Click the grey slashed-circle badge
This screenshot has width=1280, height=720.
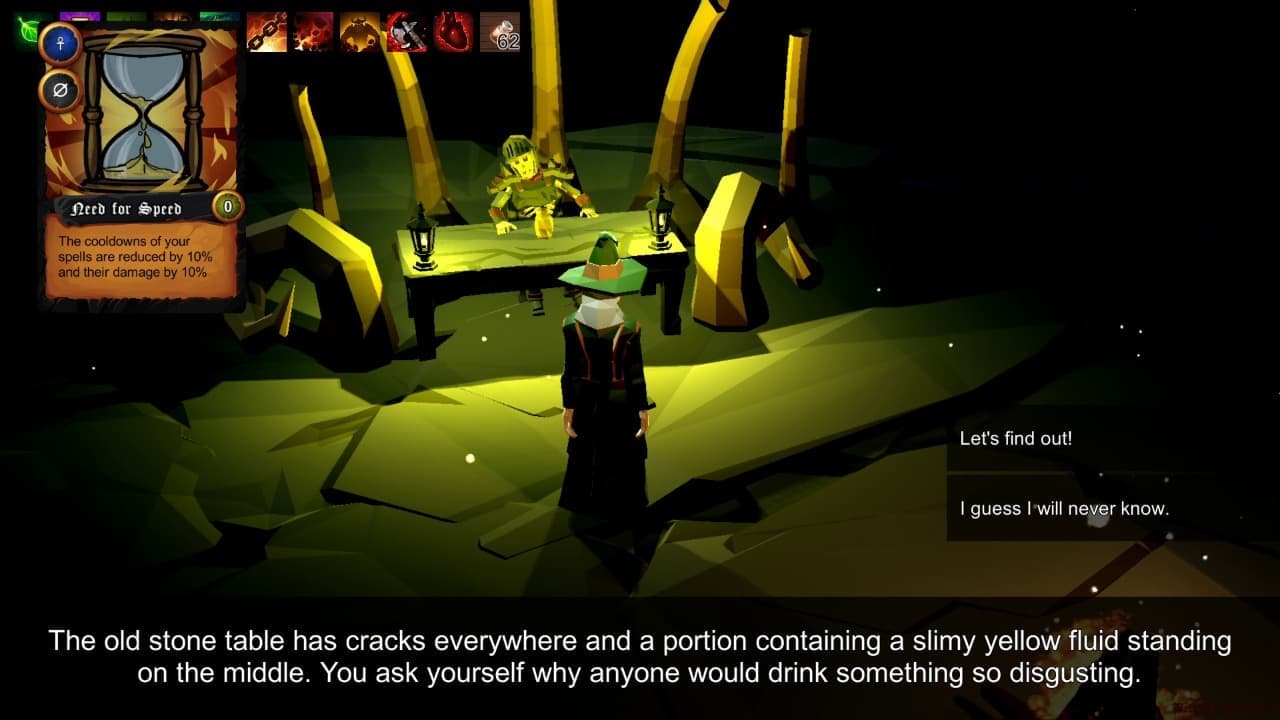pyautogui.click(x=59, y=91)
